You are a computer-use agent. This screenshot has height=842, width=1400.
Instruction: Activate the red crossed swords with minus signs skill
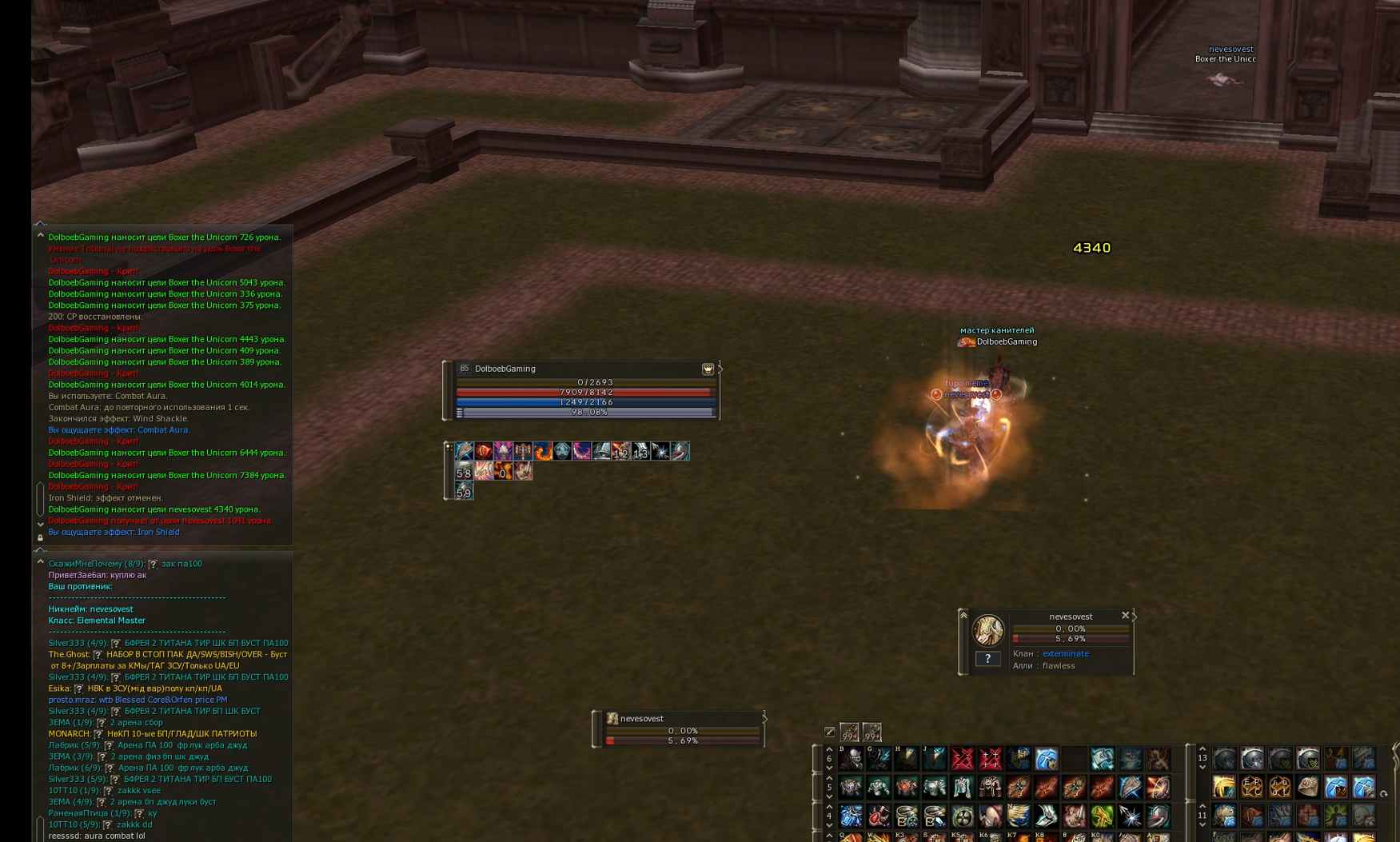click(963, 759)
